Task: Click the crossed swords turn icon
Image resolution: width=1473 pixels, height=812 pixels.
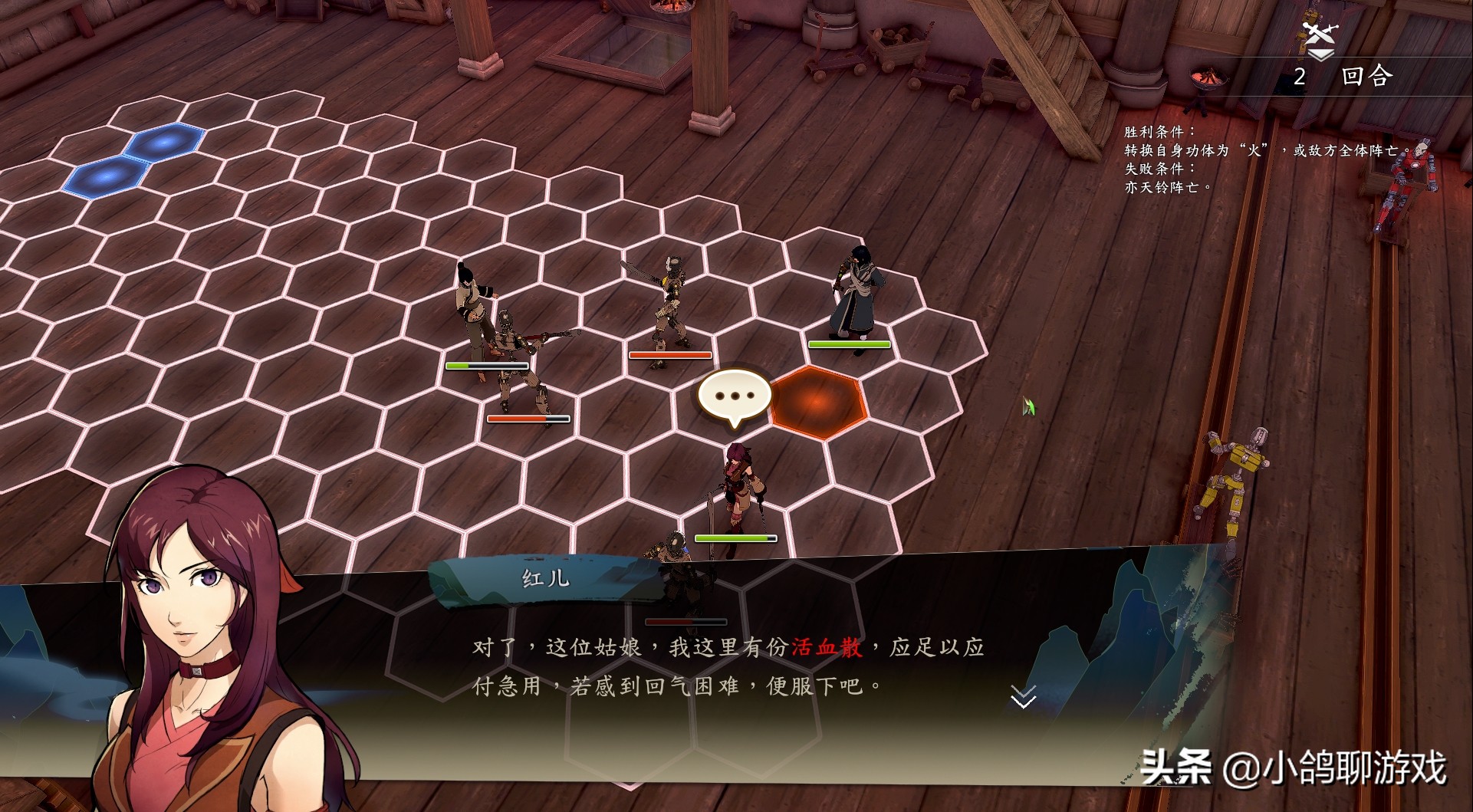Action: pos(1320,34)
